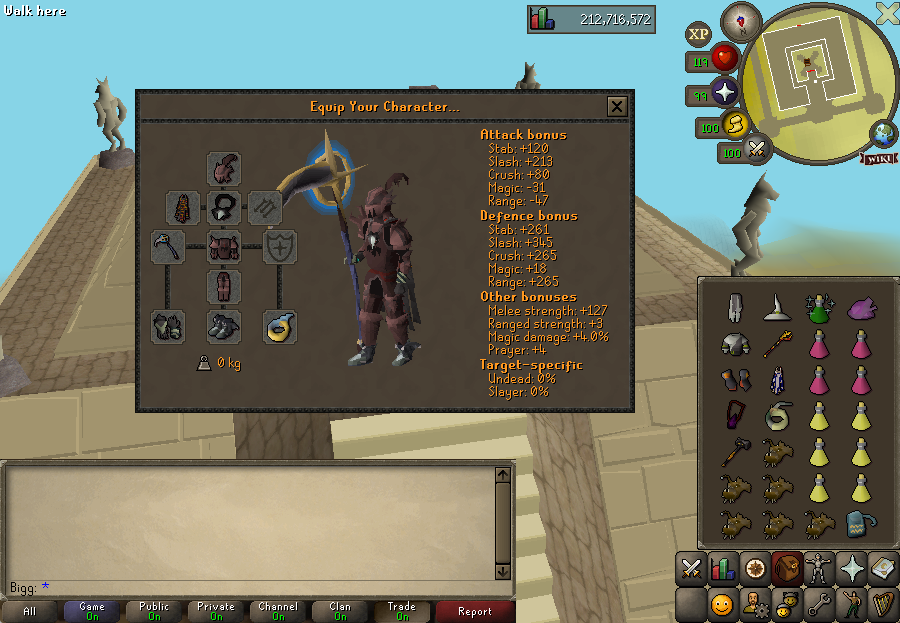Click the equipped scythe weapon slot
This screenshot has width=900, height=623.
(167, 246)
